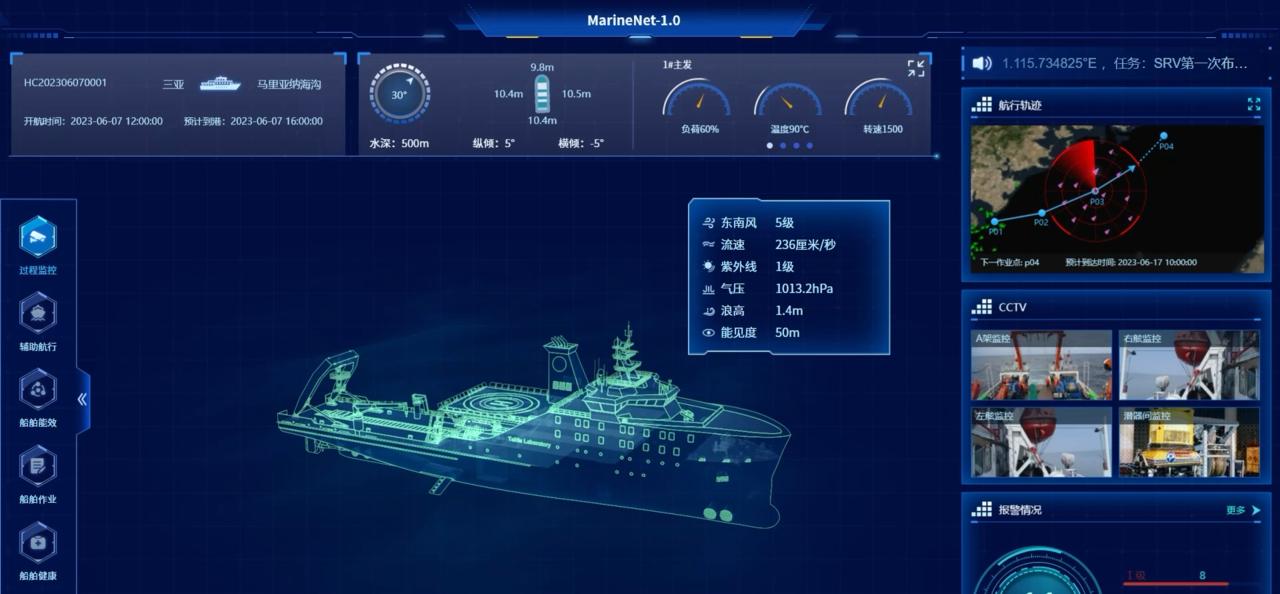
Task: Select waypoint P02 on the track map
Action: (x=1042, y=213)
